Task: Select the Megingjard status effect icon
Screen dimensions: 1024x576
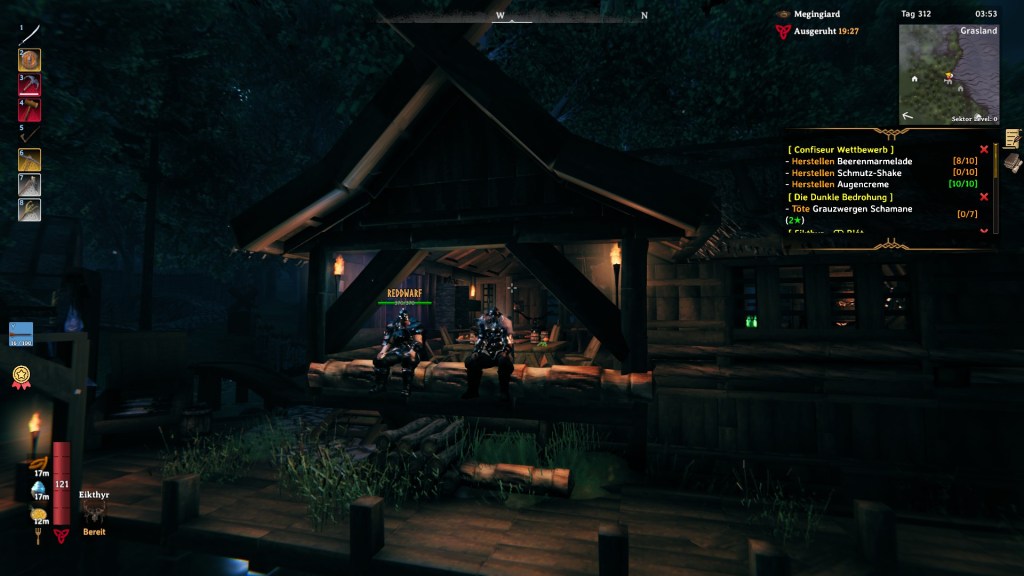Action: tap(783, 14)
